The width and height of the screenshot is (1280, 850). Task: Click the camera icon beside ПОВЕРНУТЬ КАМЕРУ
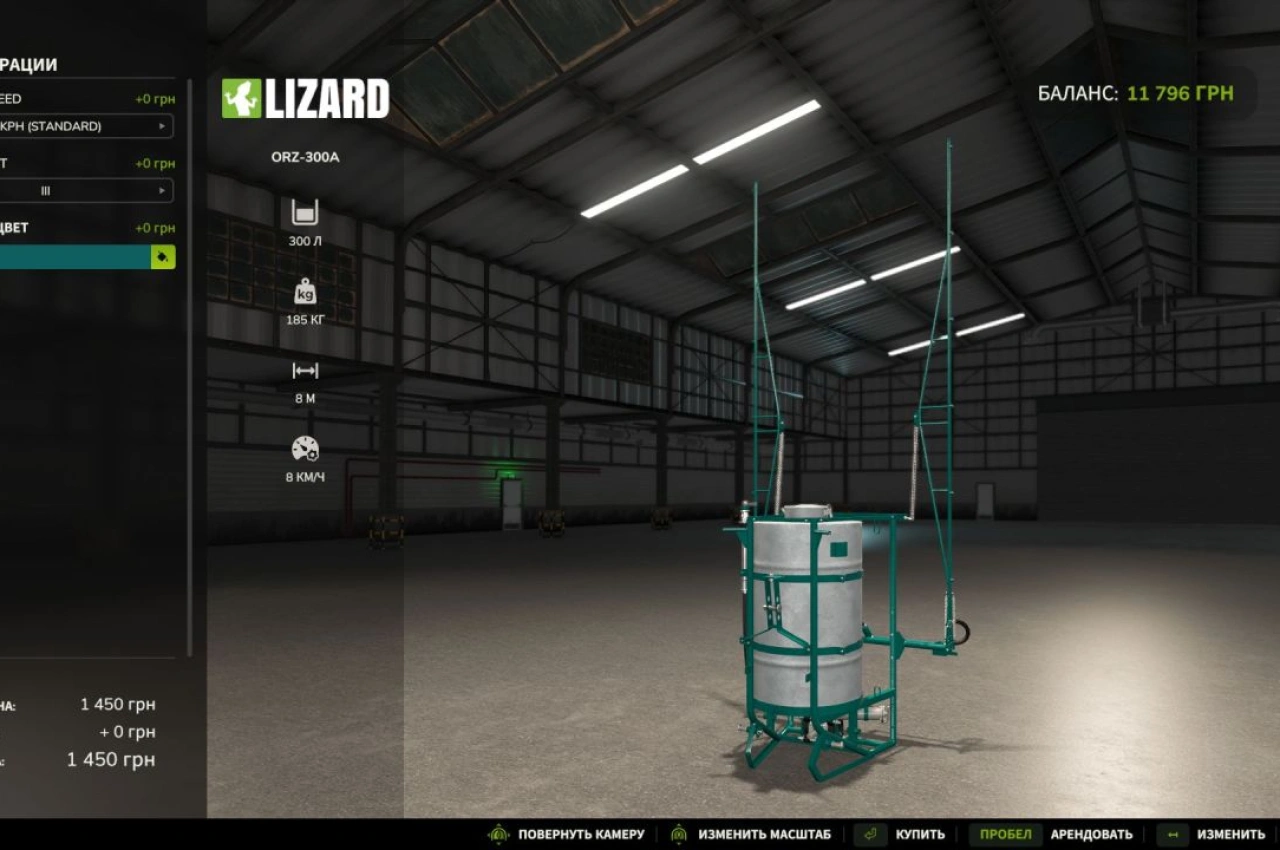click(x=496, y=833)
